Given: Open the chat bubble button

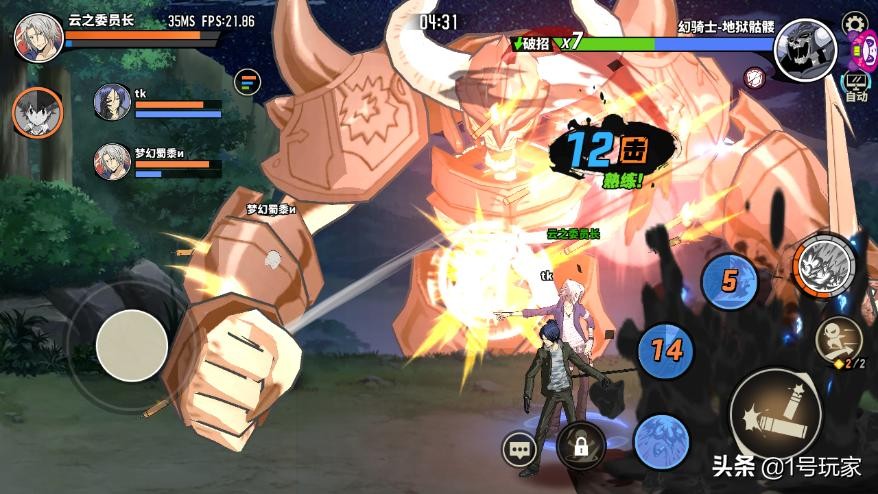Looking at the screenshot, I should [x=520, y=450].
